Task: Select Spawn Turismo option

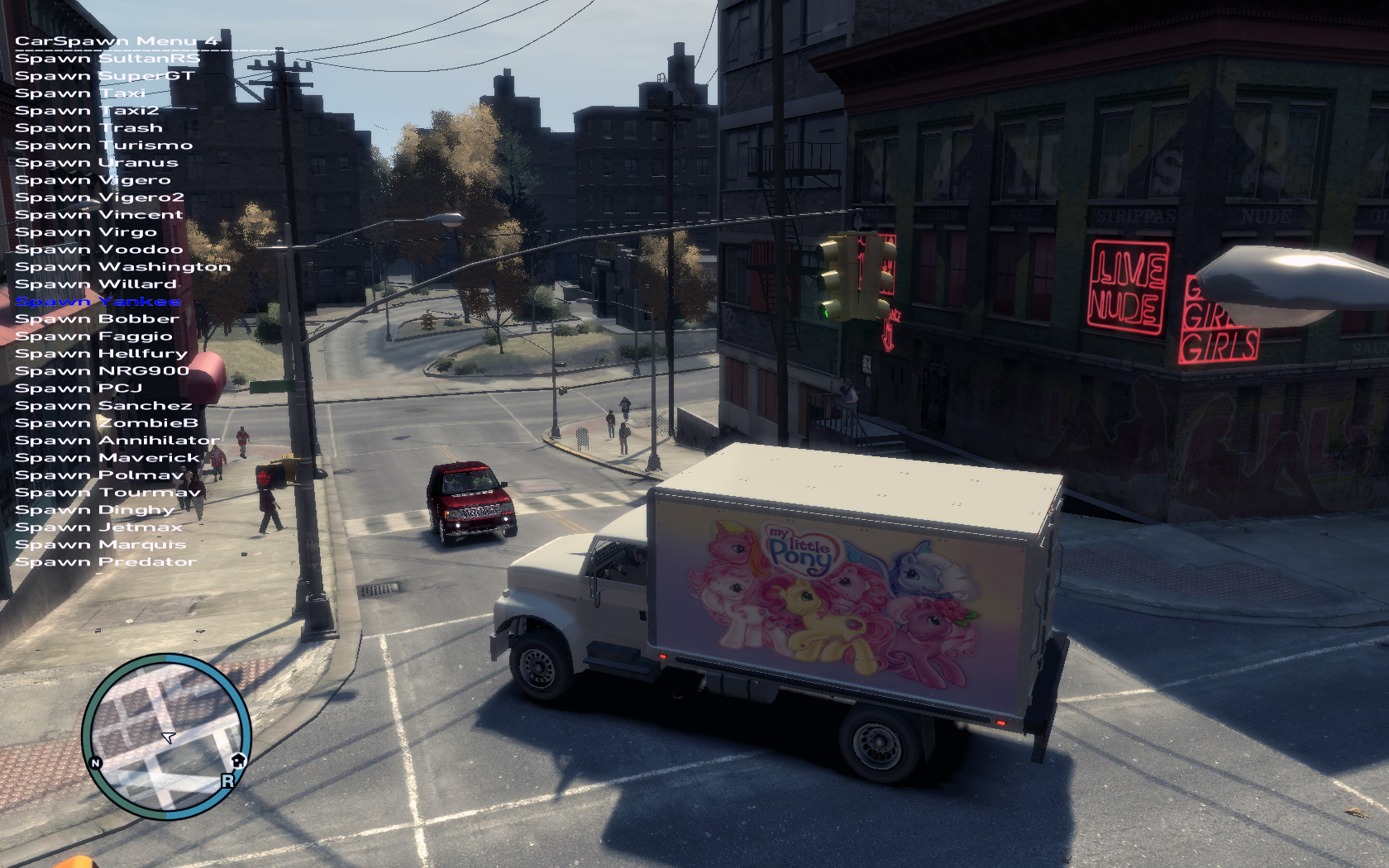Action: (x=103, y=145)
